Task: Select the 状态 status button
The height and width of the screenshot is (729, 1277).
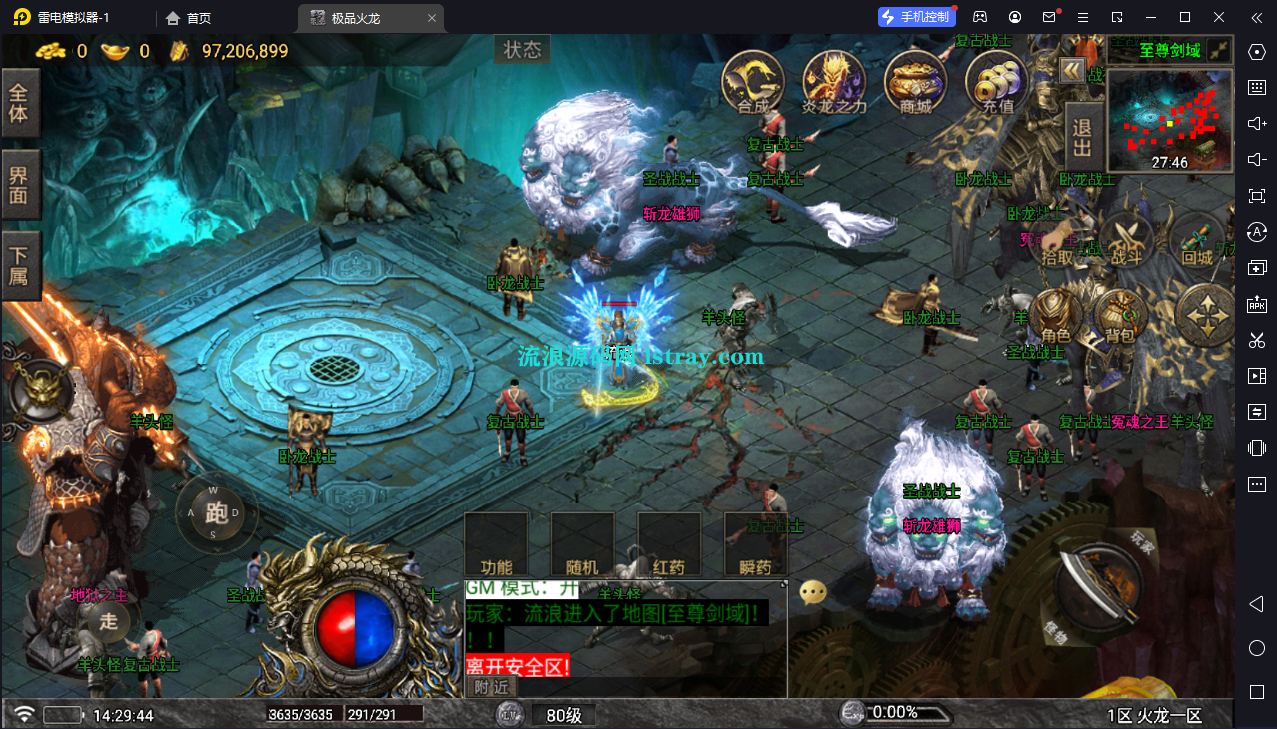Action: 522,49
